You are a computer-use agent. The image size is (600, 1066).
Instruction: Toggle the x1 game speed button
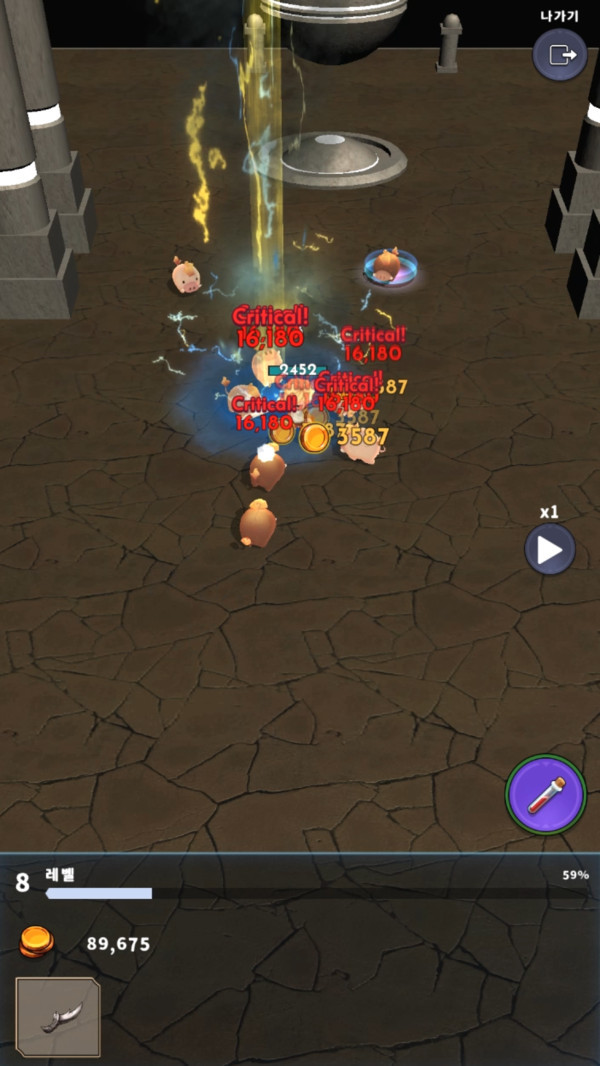[x=550, y=548]
